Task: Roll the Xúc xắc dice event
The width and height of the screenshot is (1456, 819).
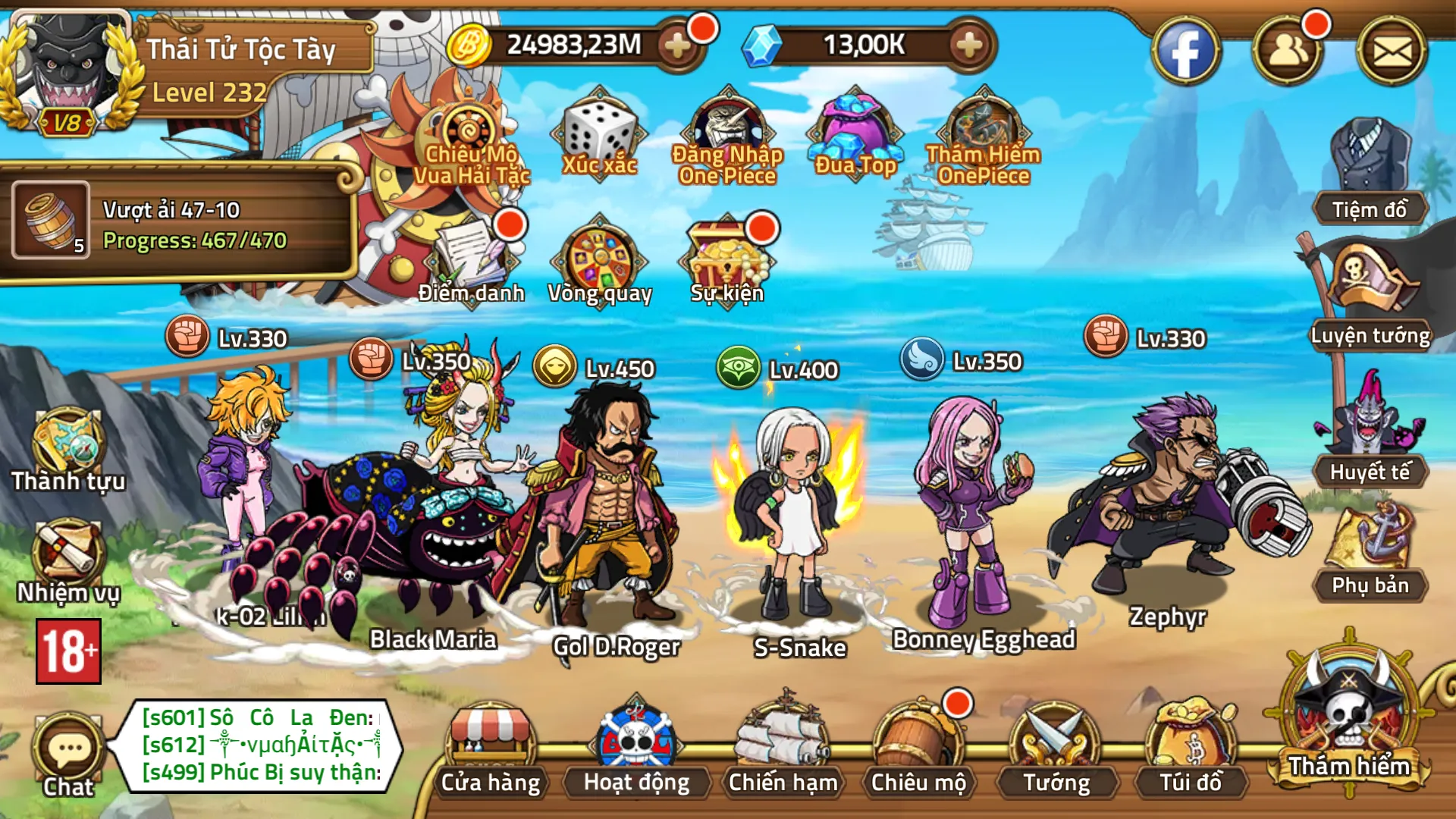Action: (x=599, y=138)
